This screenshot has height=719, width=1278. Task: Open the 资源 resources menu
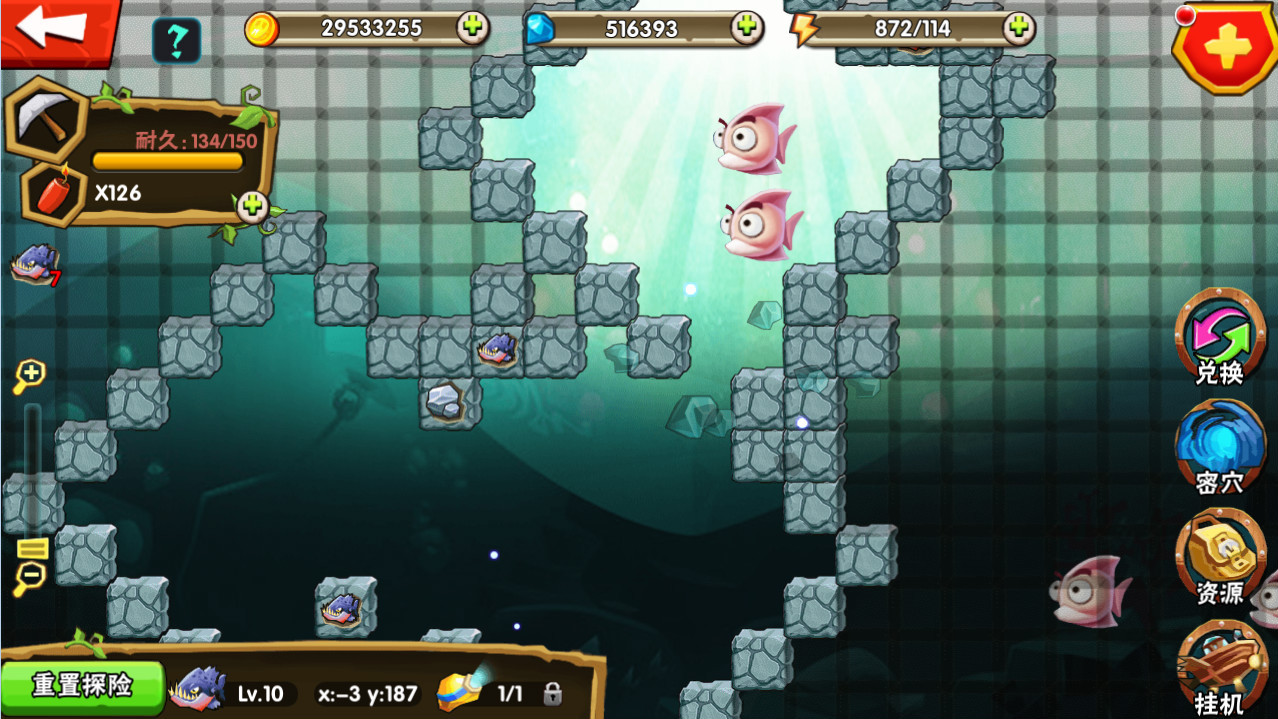[1219, 558]
